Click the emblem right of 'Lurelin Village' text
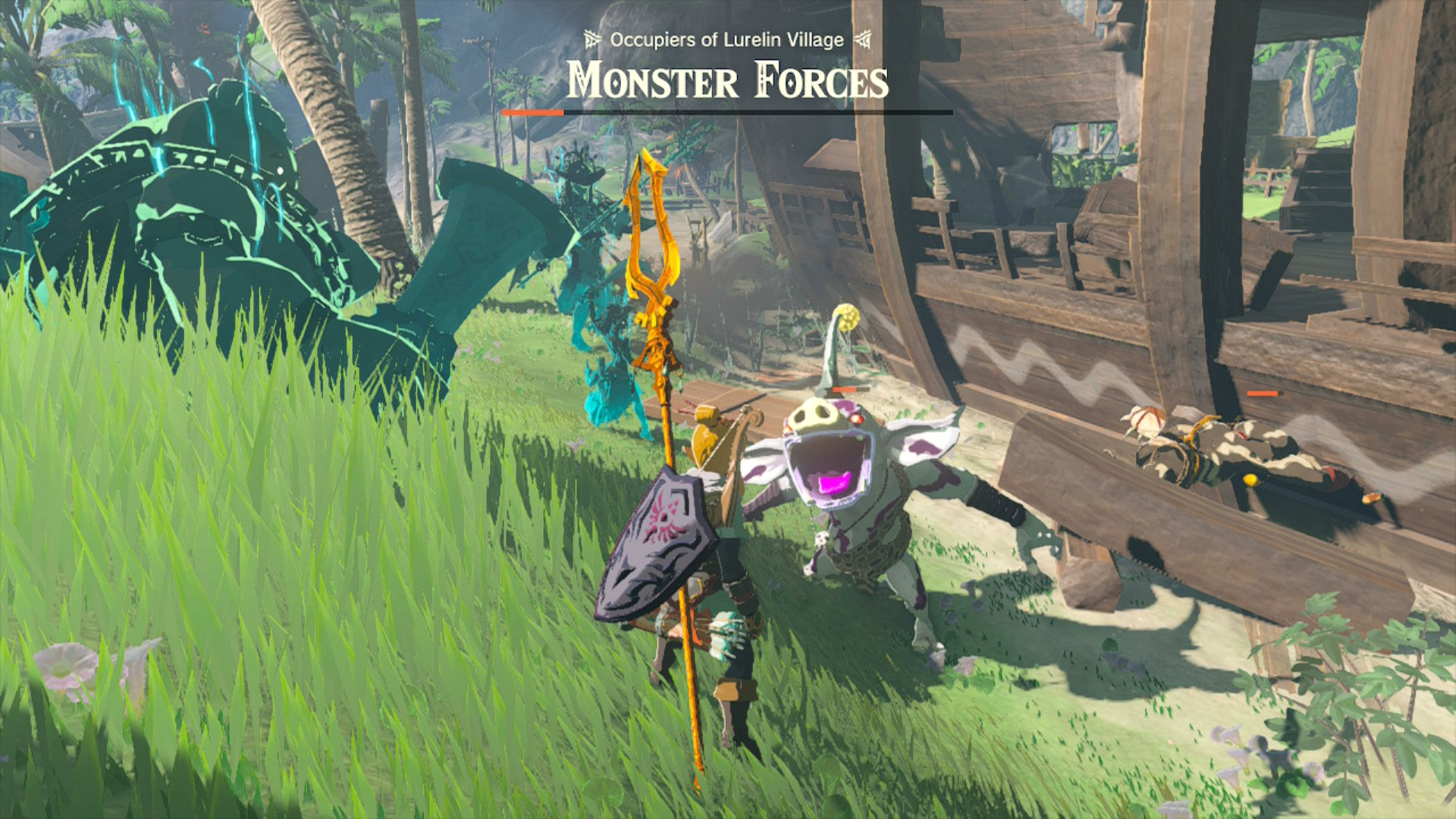 pos(863,38)
